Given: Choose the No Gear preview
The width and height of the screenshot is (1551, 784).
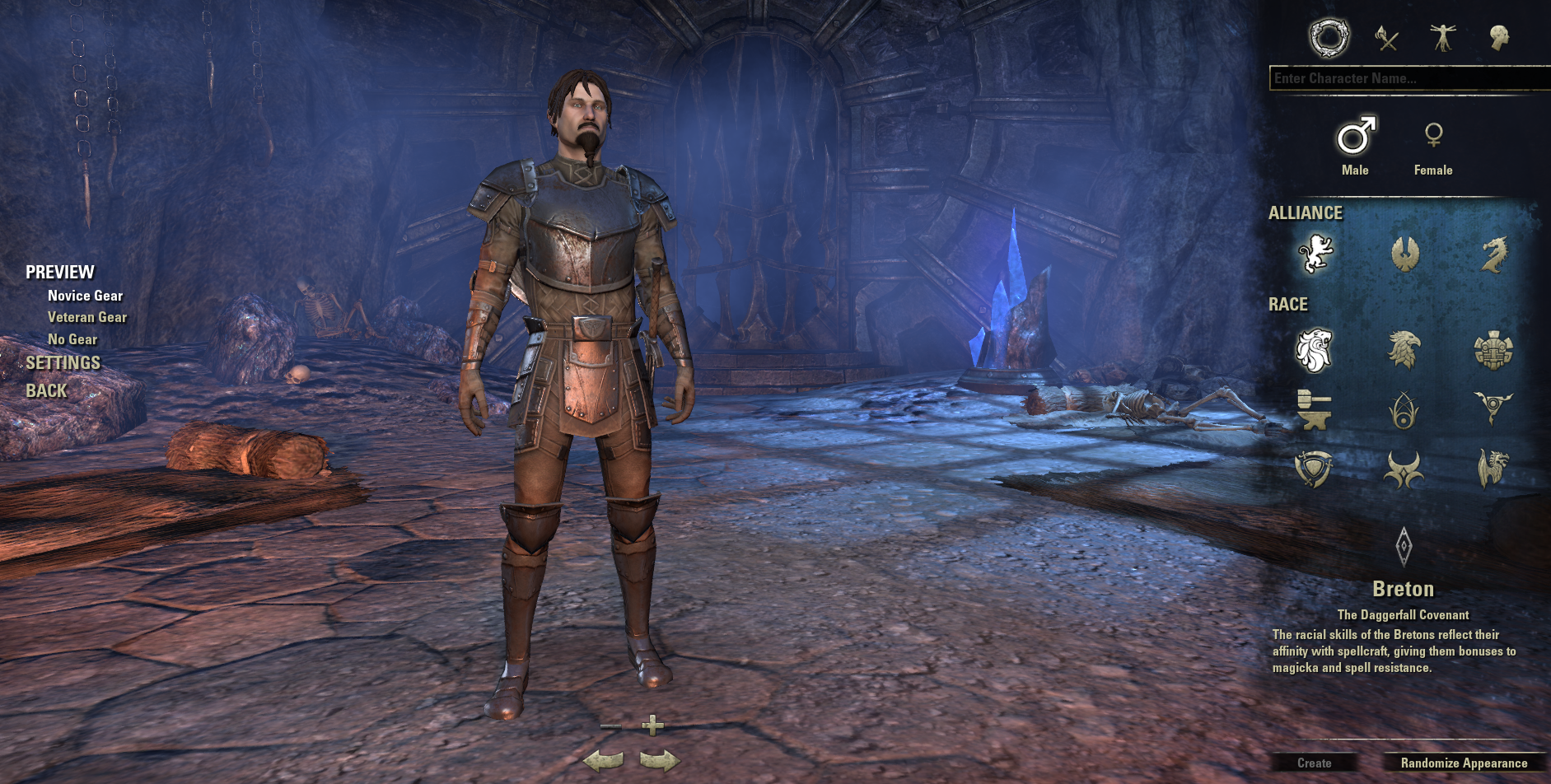Looking at the screenshot, I should point(72,339).
